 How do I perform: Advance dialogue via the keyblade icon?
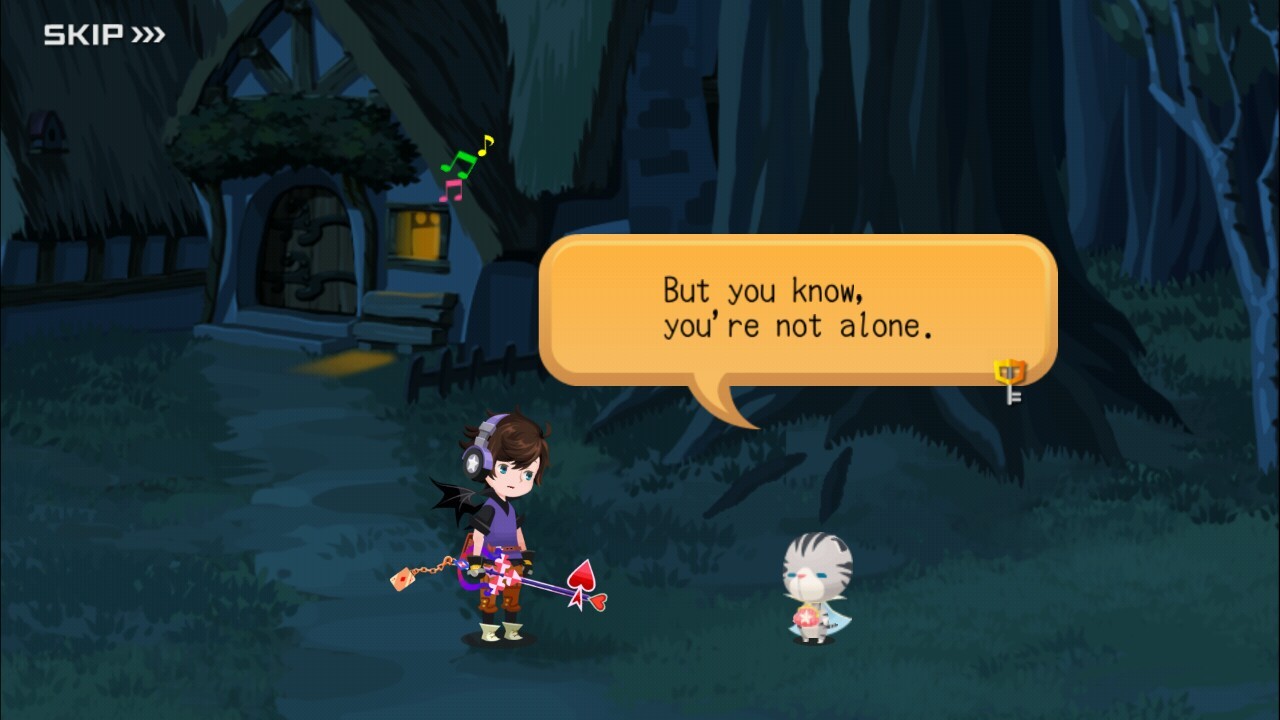(x=1010, y=380)
